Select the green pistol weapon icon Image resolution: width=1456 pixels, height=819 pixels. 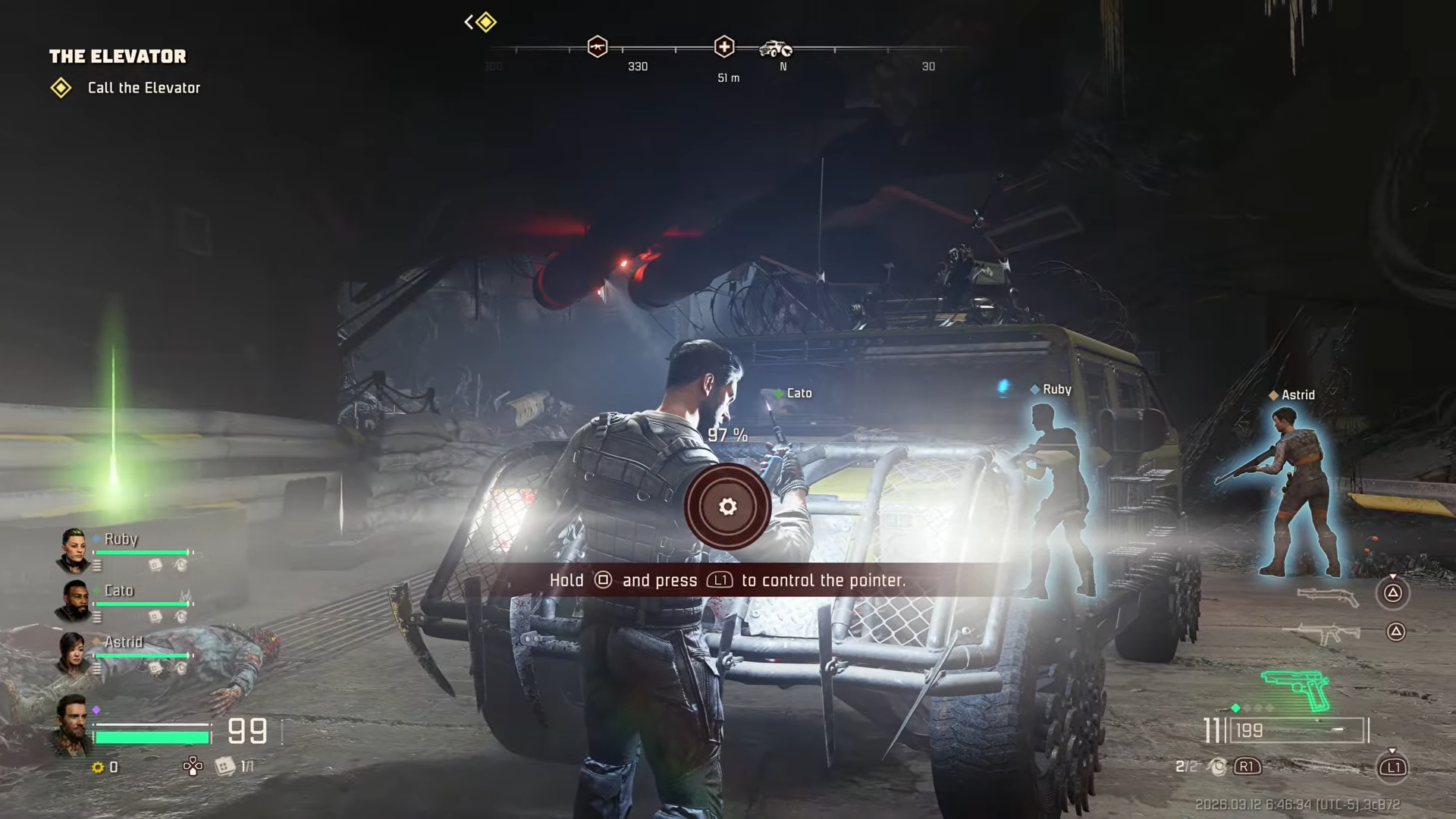1297,689
